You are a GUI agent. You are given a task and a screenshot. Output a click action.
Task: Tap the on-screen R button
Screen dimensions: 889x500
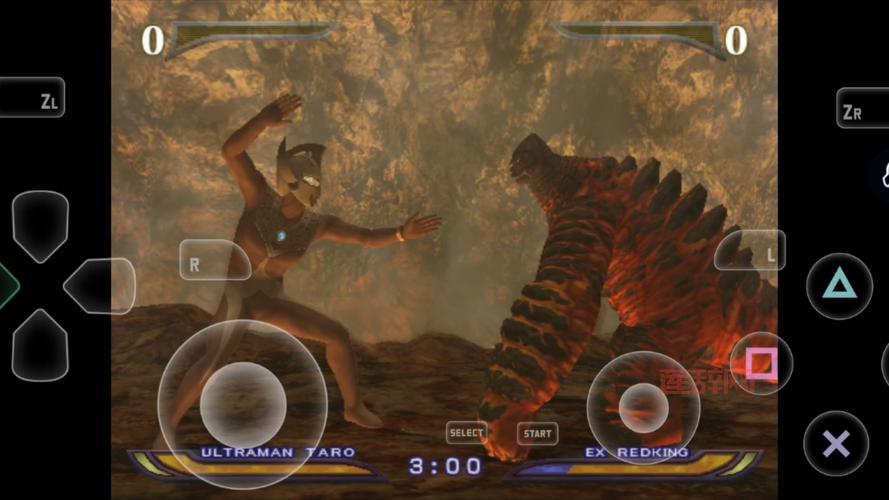[213, 261]
